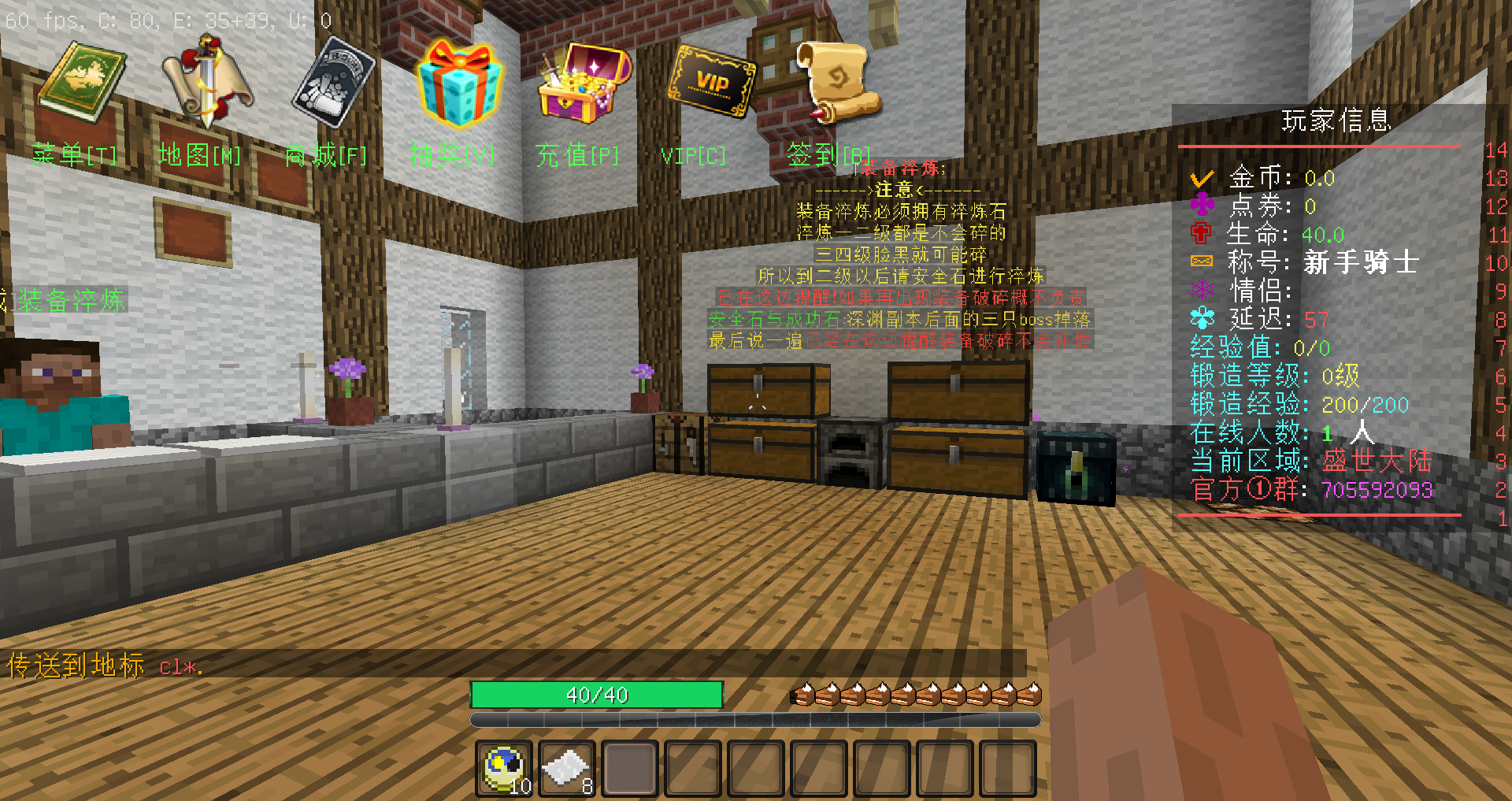Open the green book menu icon
The width and height of the screenshot is (1512, 801).
(81, 83)
